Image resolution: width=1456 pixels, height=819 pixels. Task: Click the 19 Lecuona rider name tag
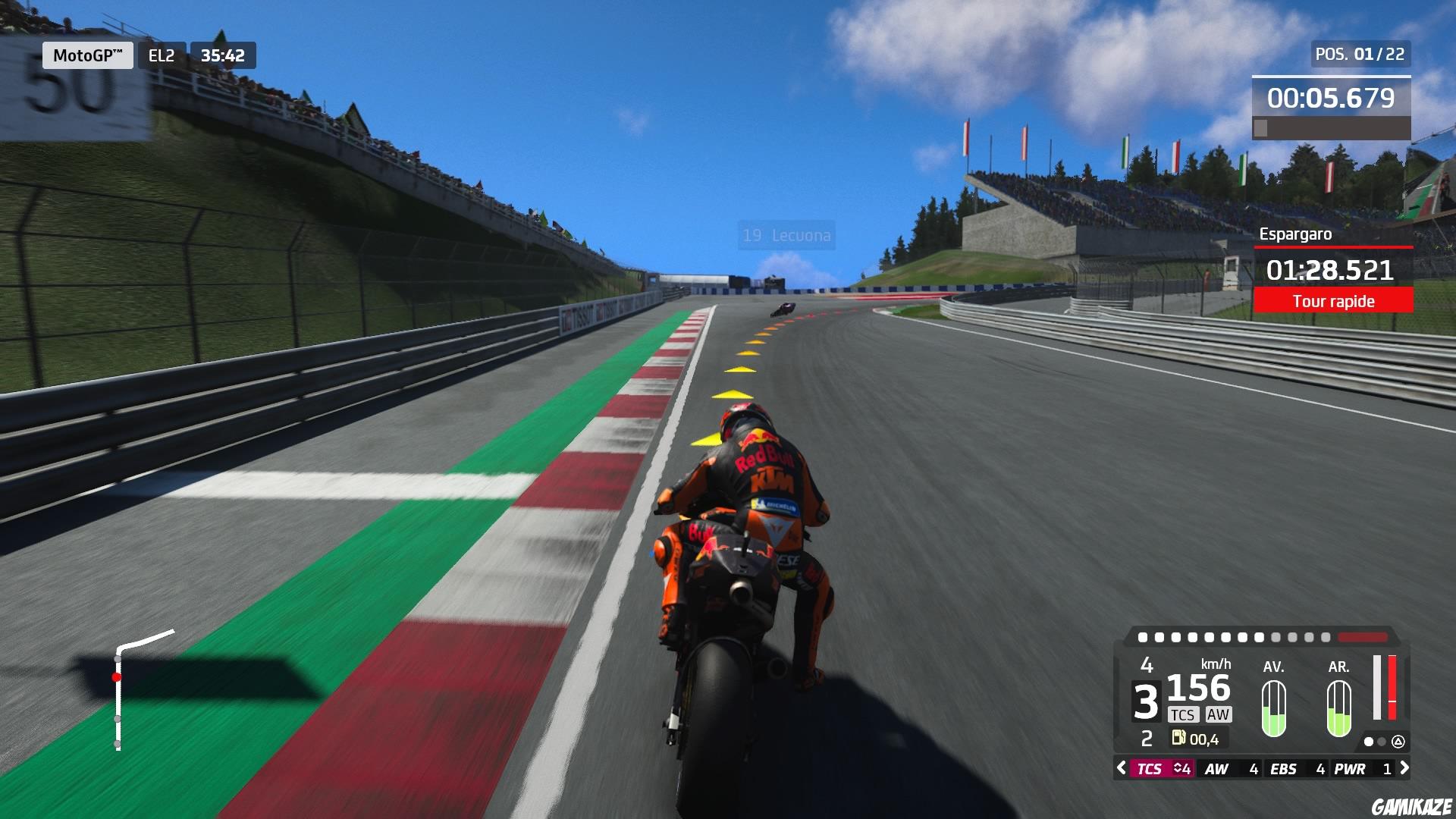(x=786, y=235)
